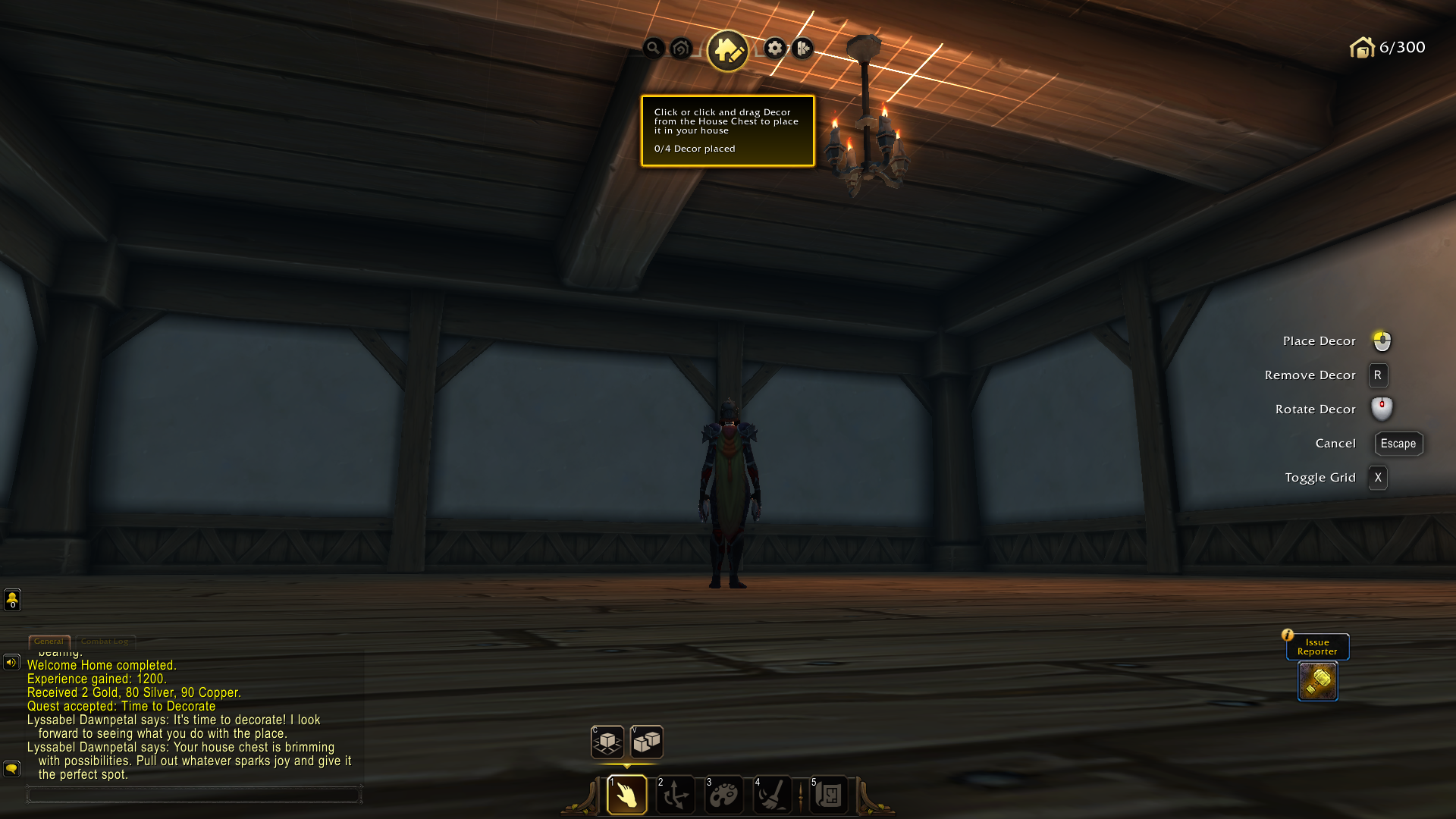Image resolution: width=1456 pixels, height=819 pixels.
Task: Toggle the two overlapping cubes option
Action: [647, 742]
